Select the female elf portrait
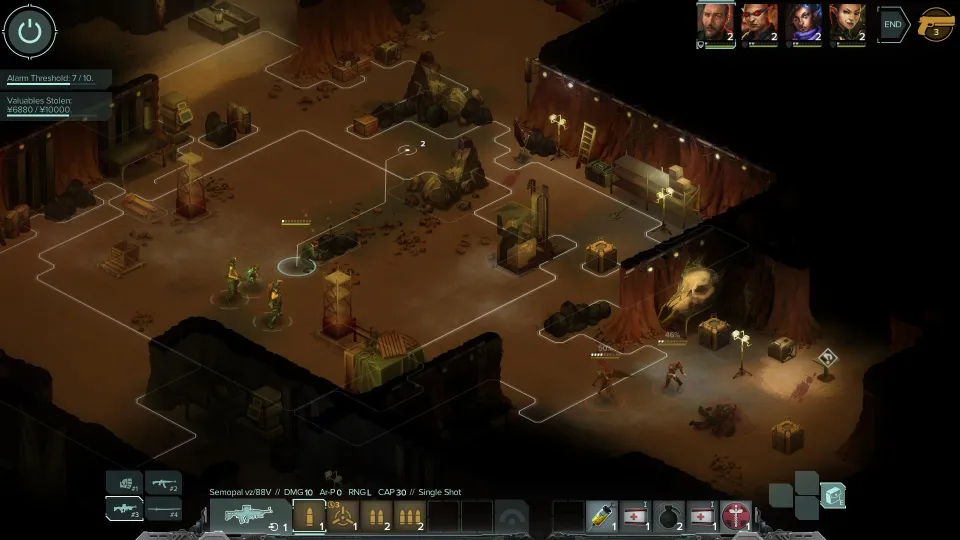Image resolution: width=960 pixels, height=540 pixels. click(x=847, y=23)
